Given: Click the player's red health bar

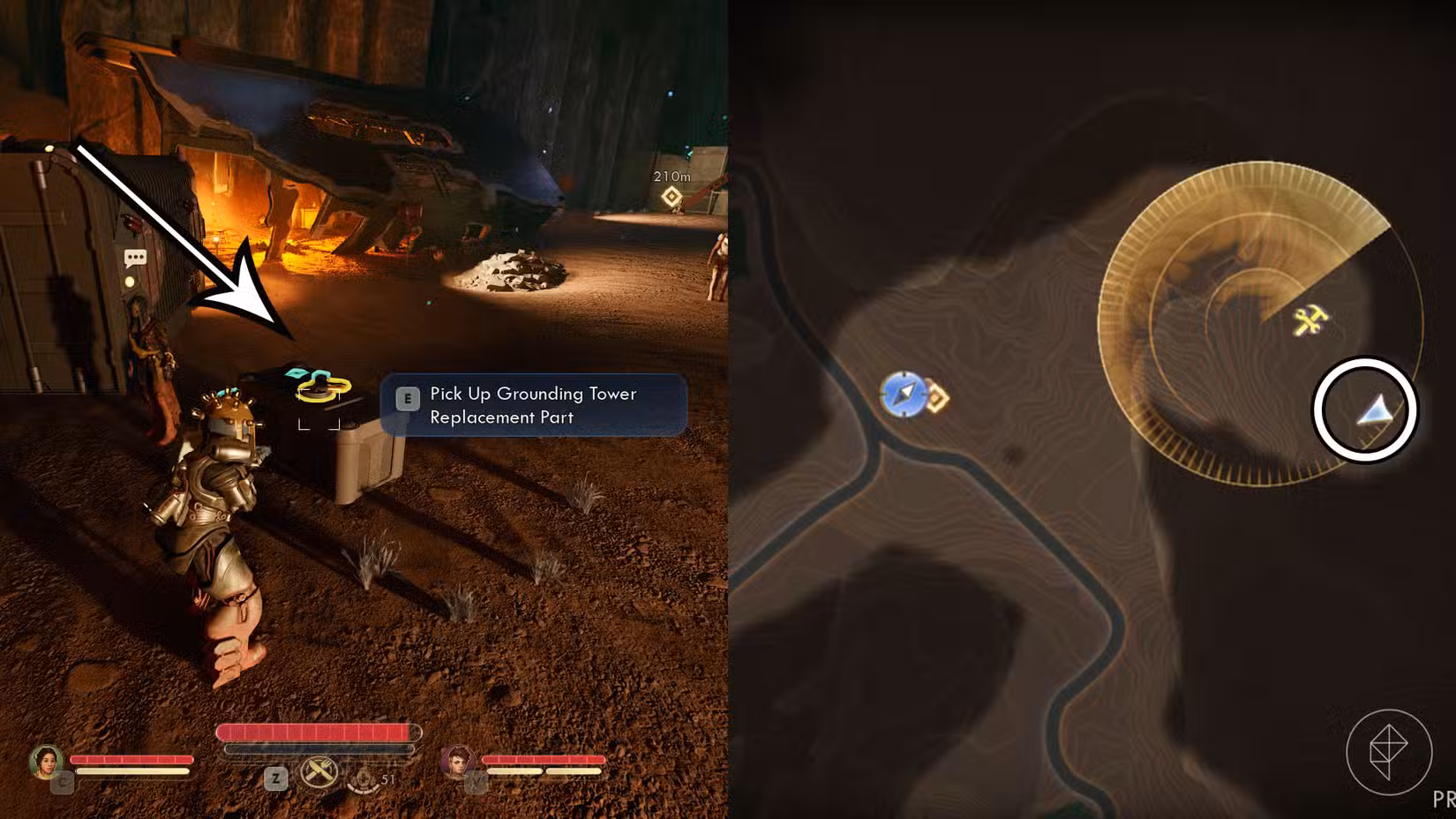Looking at the screenshot, I should [315, 733].
